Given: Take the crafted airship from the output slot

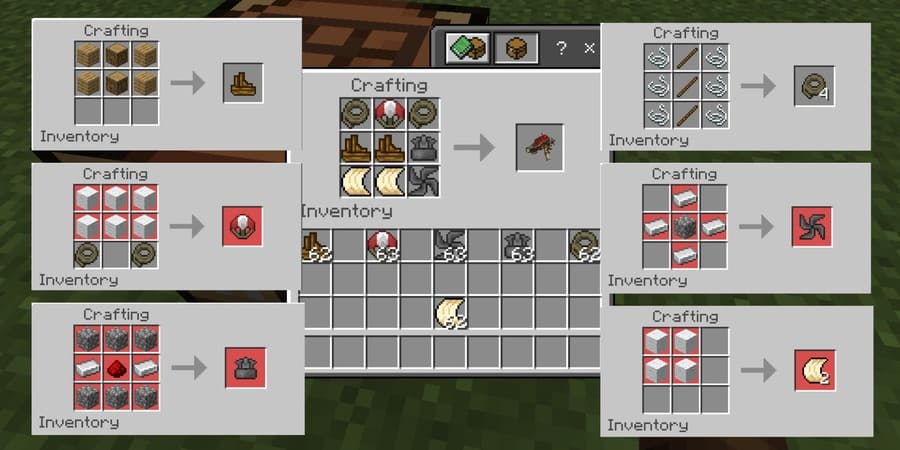Looking at the screenshot, I should 539,147.
